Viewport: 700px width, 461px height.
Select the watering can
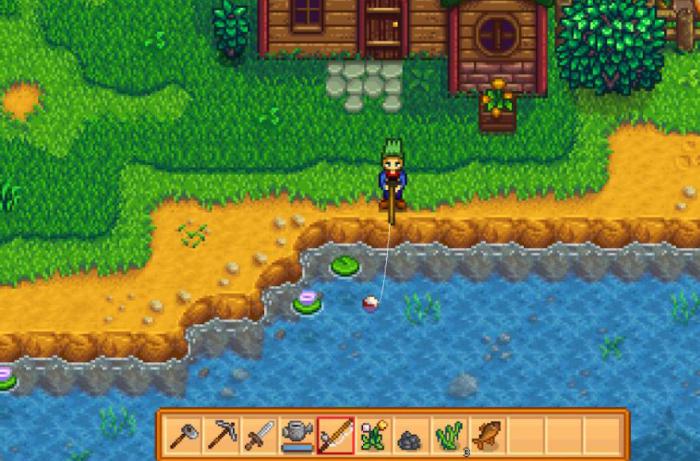[297, 435]
